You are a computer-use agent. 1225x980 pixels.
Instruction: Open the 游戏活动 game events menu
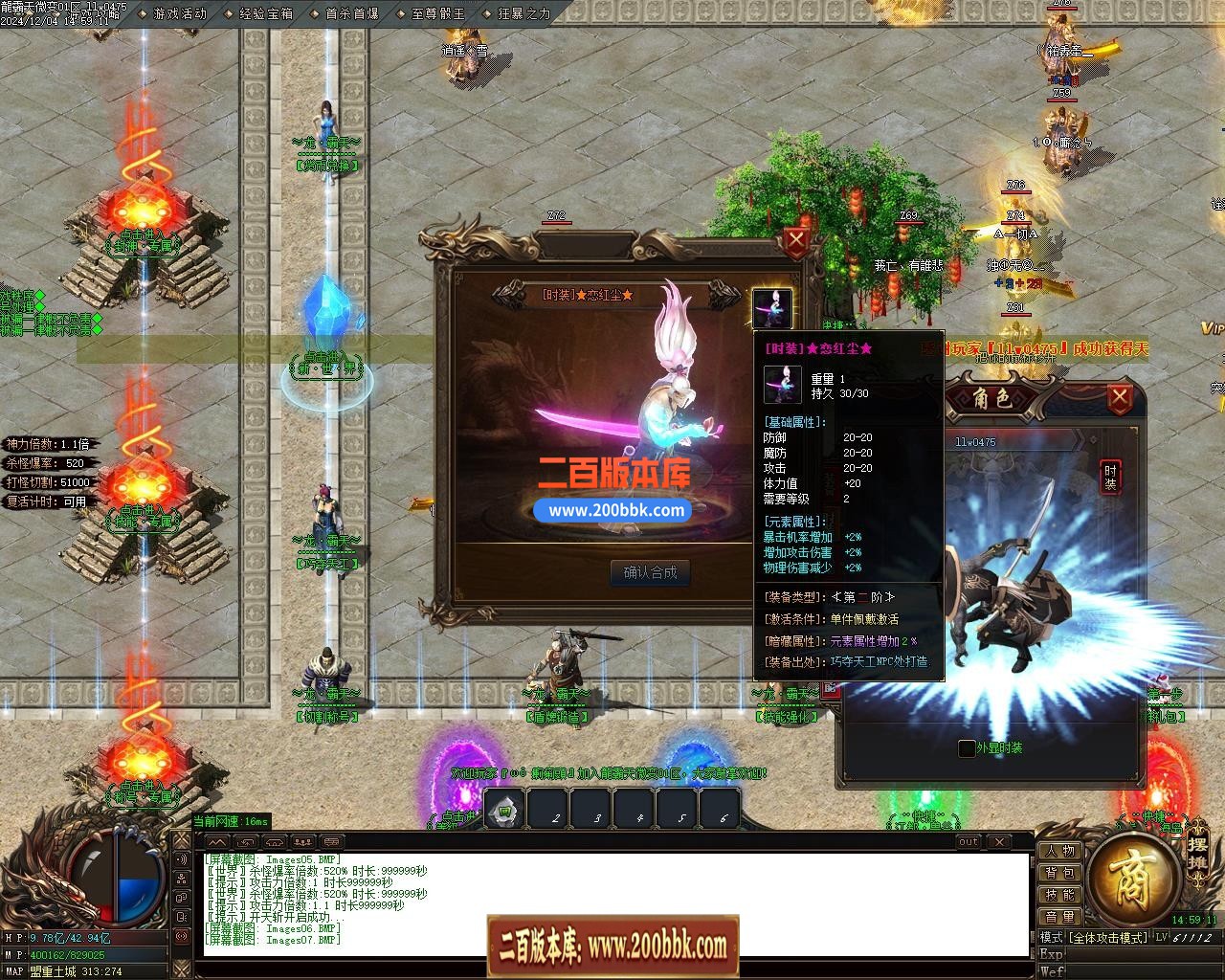[x=179, y=13]
